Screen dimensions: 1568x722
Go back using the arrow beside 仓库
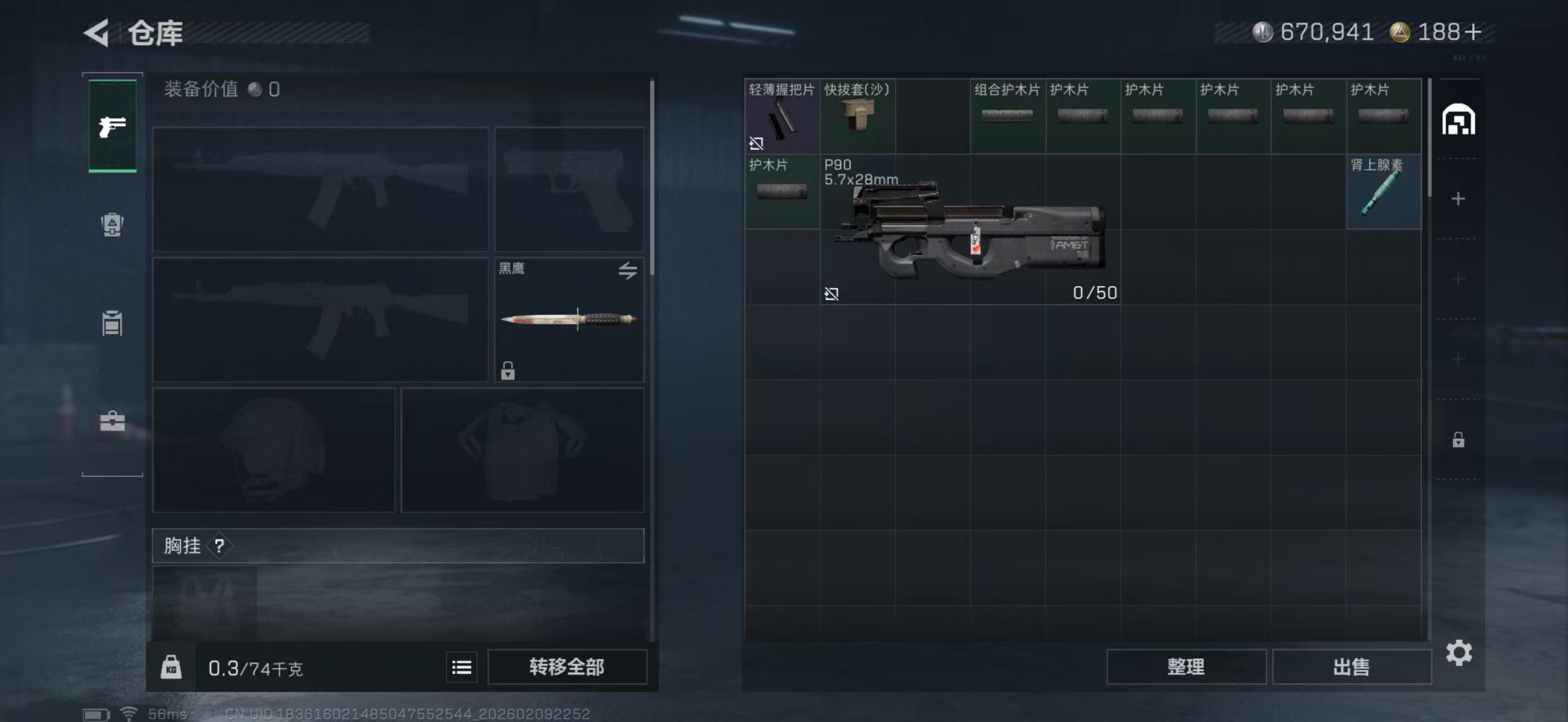coord(98,32)
